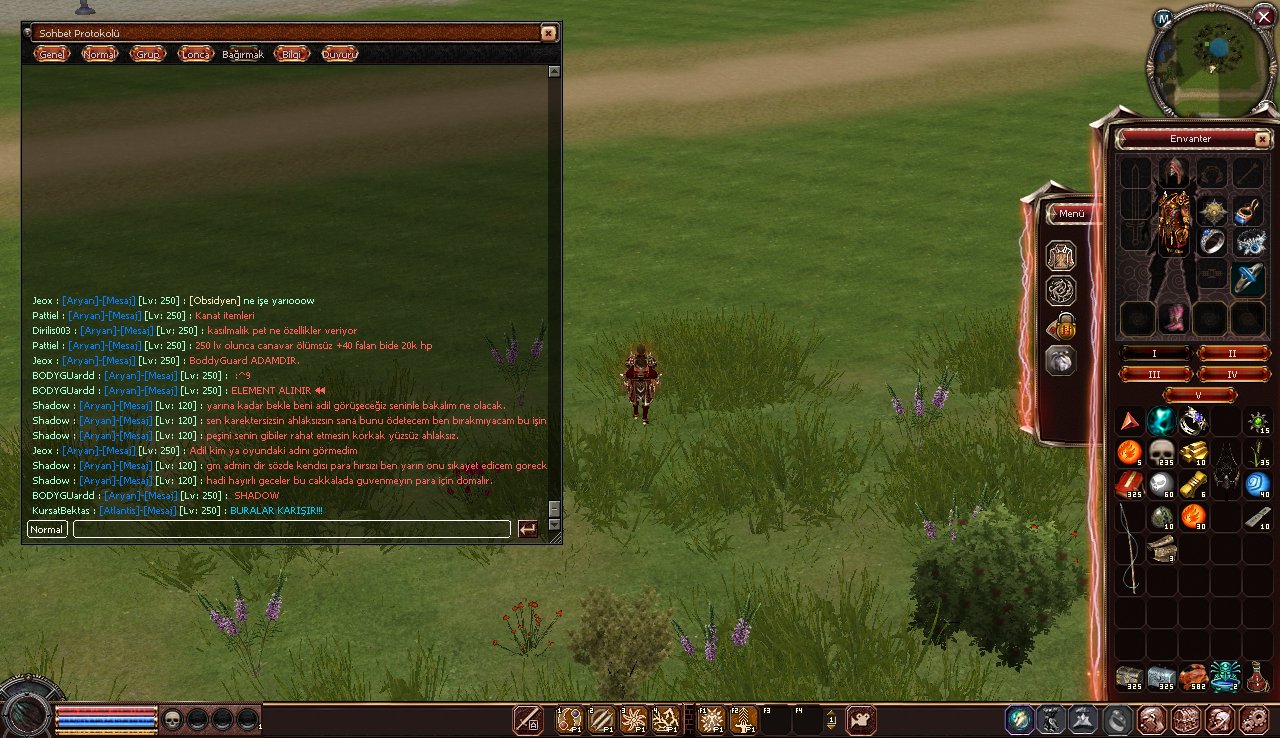The height and width of the screenshot is (738, 1280).
Task: Close the Envanter window
Action: coord(1262,139)
